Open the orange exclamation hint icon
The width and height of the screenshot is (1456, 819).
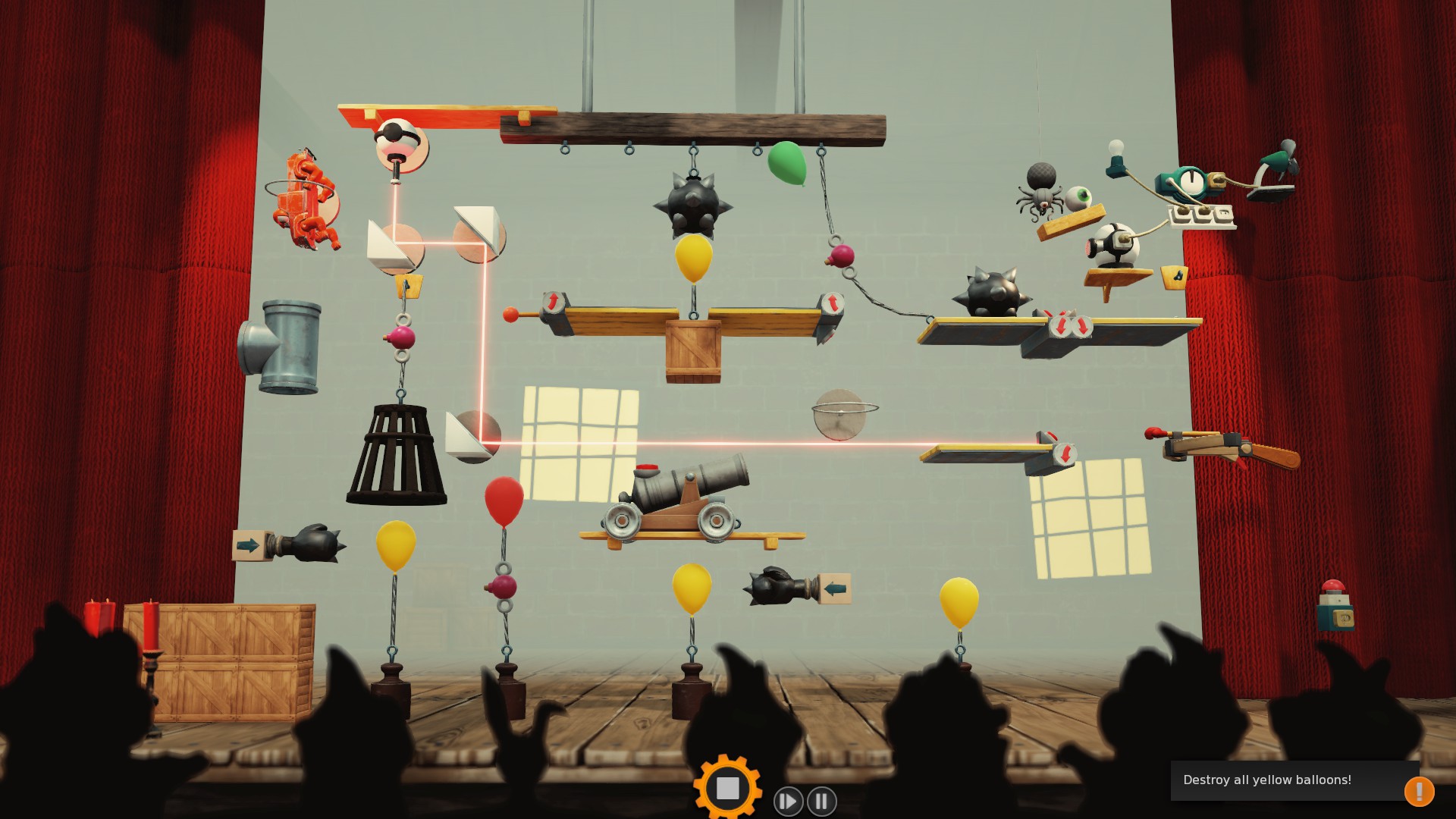1419,791
